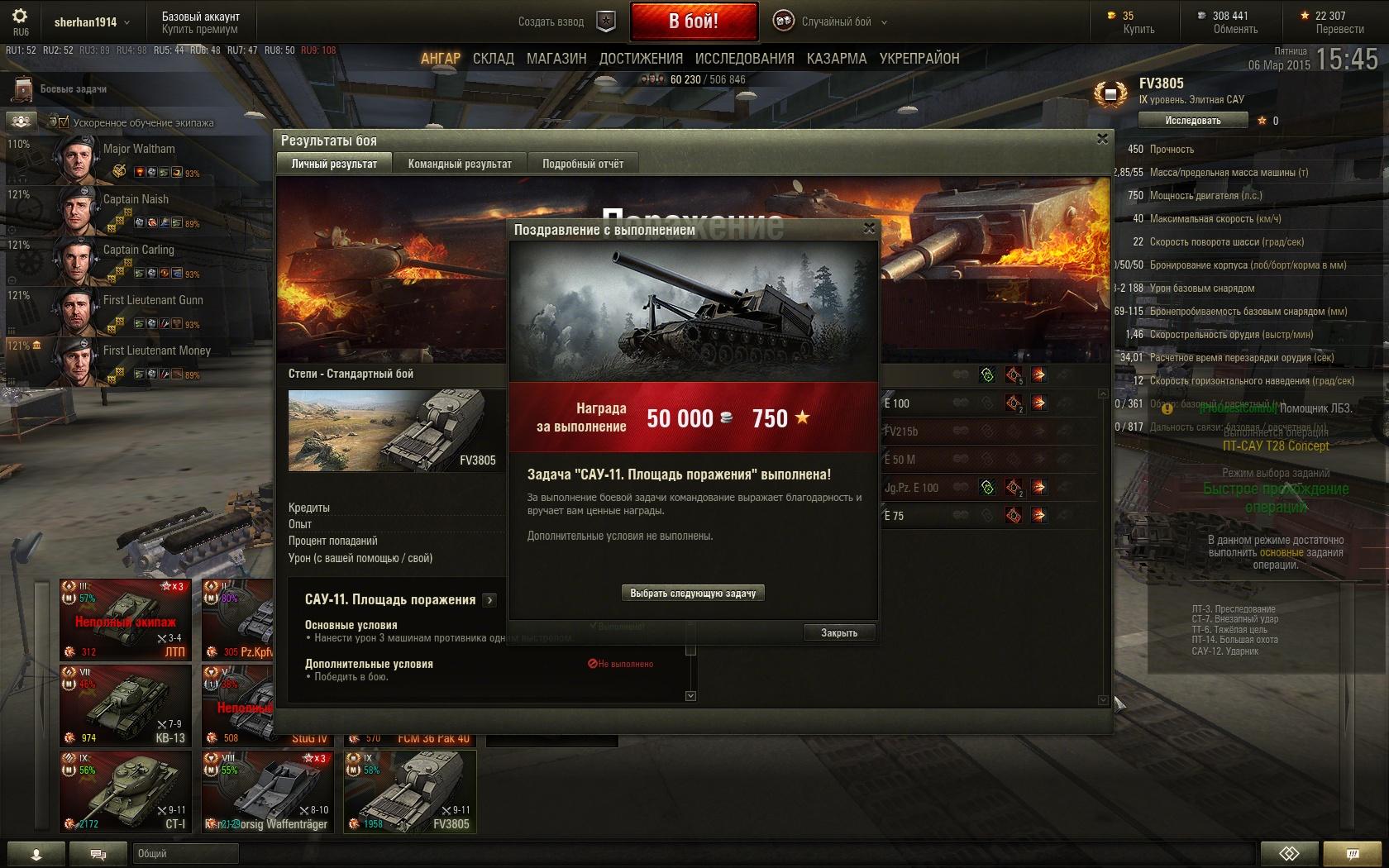Viewport: 1389px width, 868px height.
Task: Select 'Личный результат' tab
Action: (x=334, y=164)
